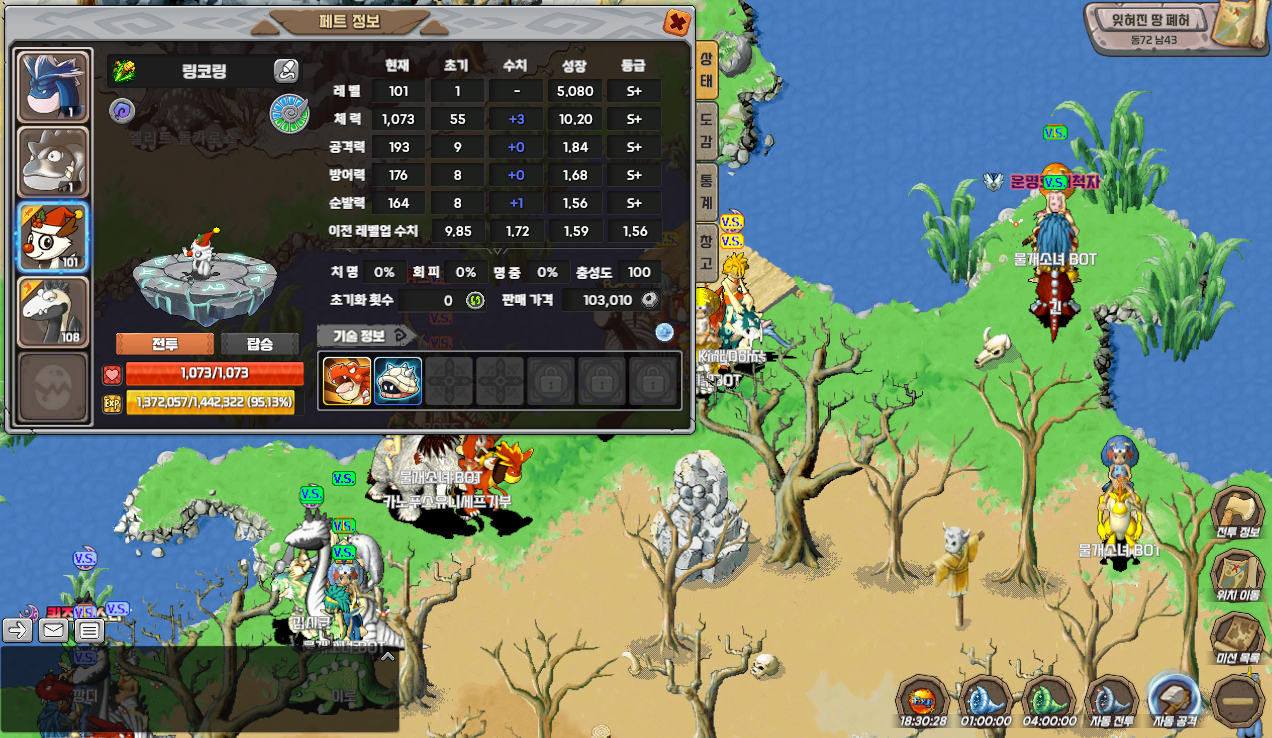Screen dimensions: 1272x738
Task: Toggle 자동 전투 horn button
Action: [x=1109, y=700]
